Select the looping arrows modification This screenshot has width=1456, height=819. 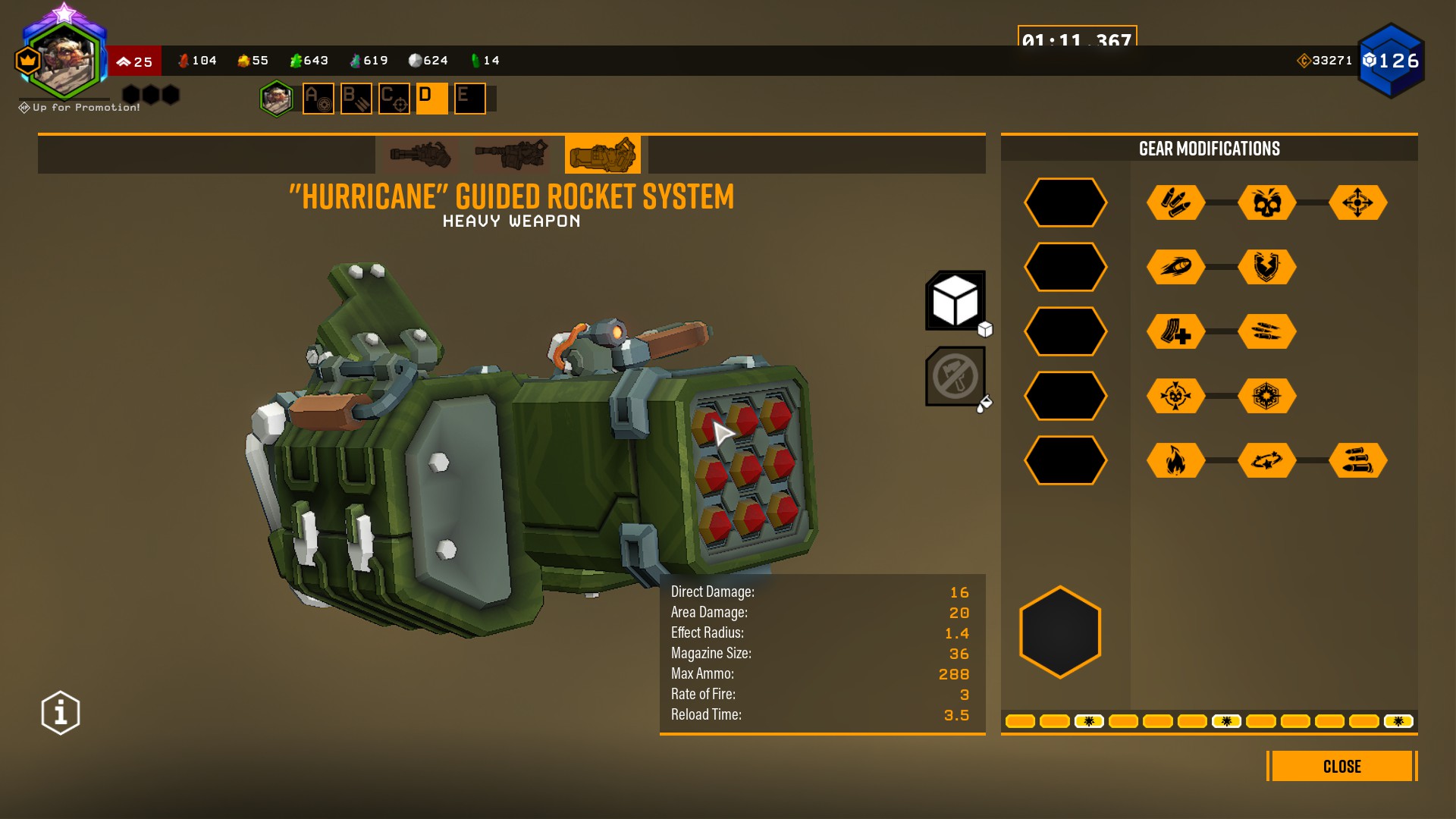tap(1266, 460)
